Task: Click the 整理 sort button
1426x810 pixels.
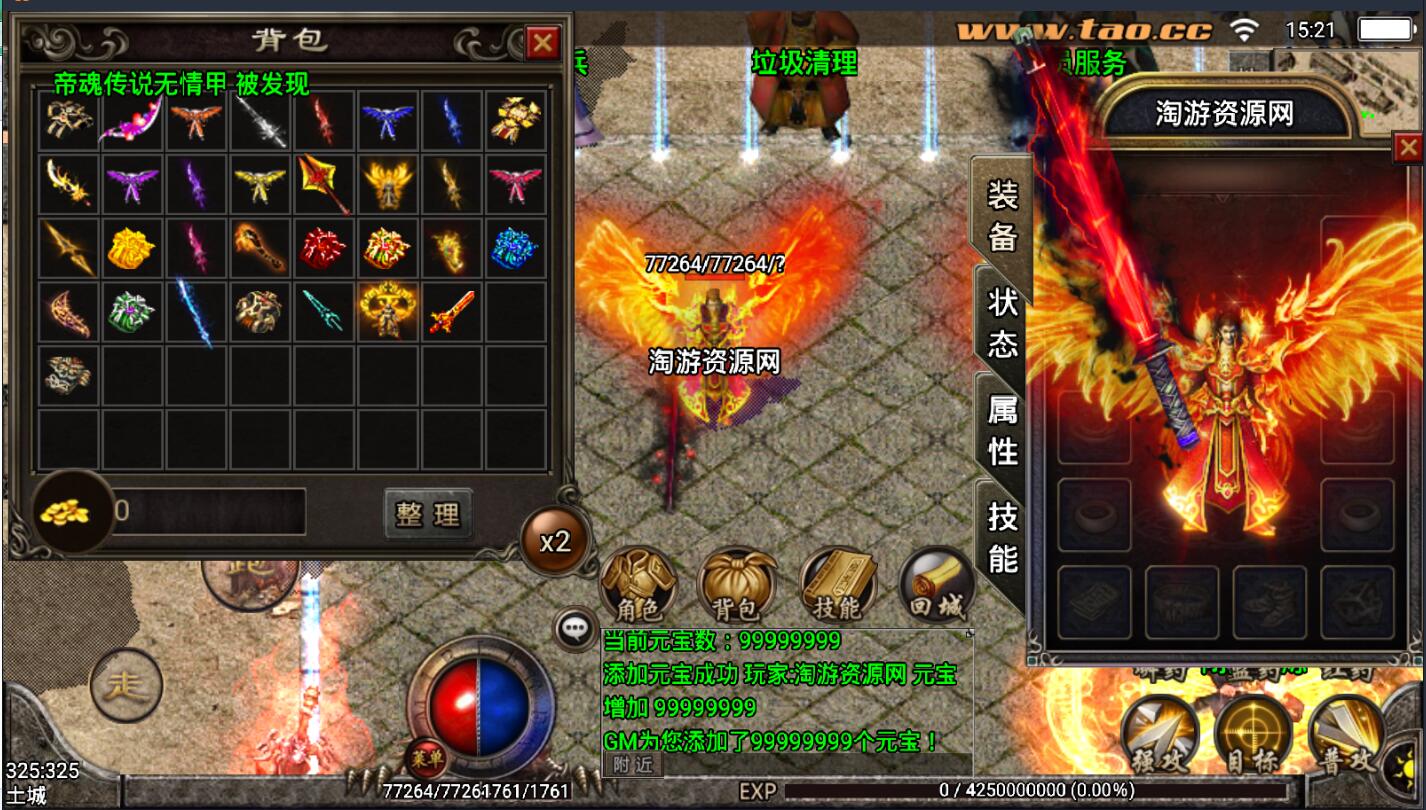Action: [x=427, y=514]
